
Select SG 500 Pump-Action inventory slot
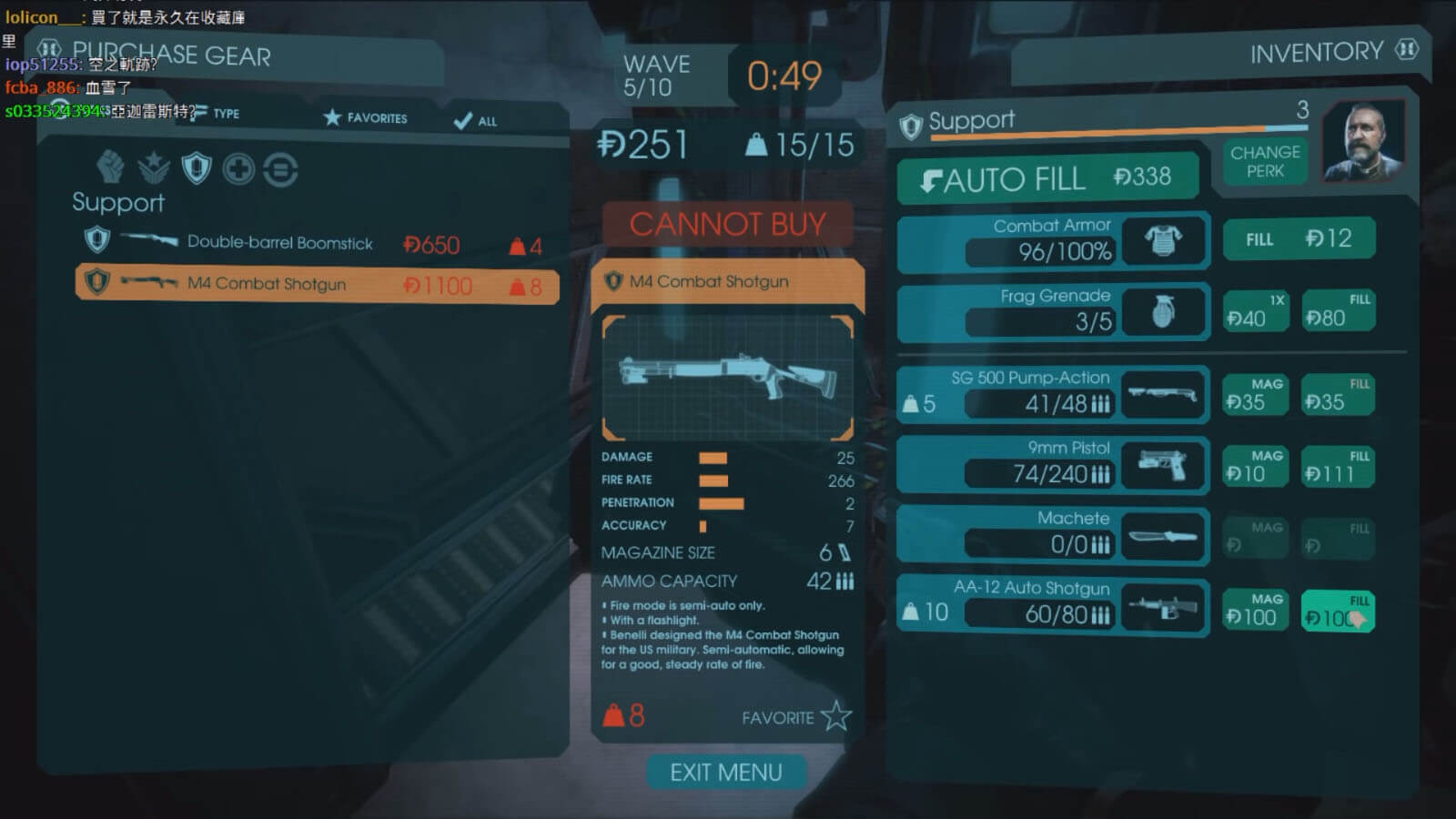(x=1052, y=395)
